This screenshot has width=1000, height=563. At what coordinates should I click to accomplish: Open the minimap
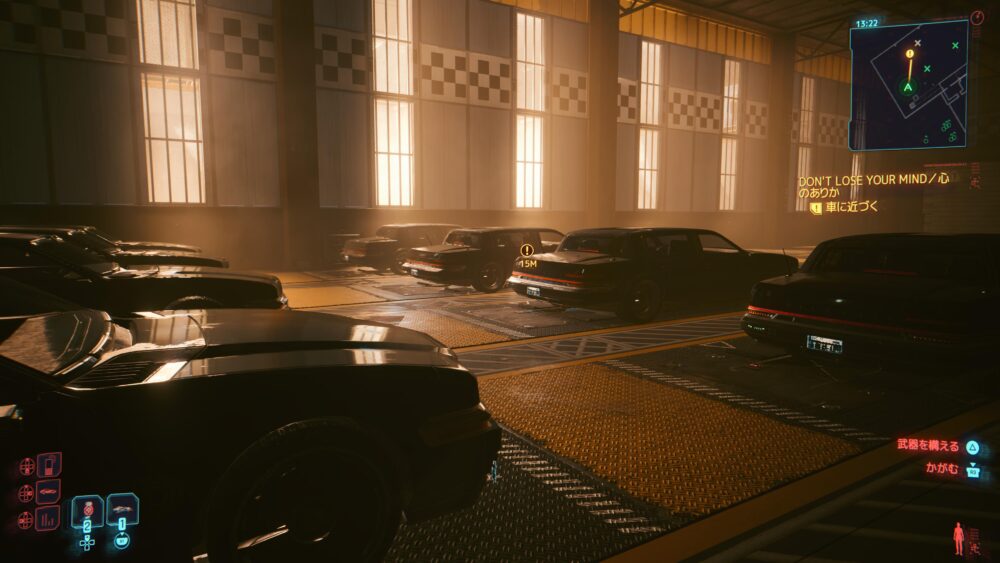[908, 84]
